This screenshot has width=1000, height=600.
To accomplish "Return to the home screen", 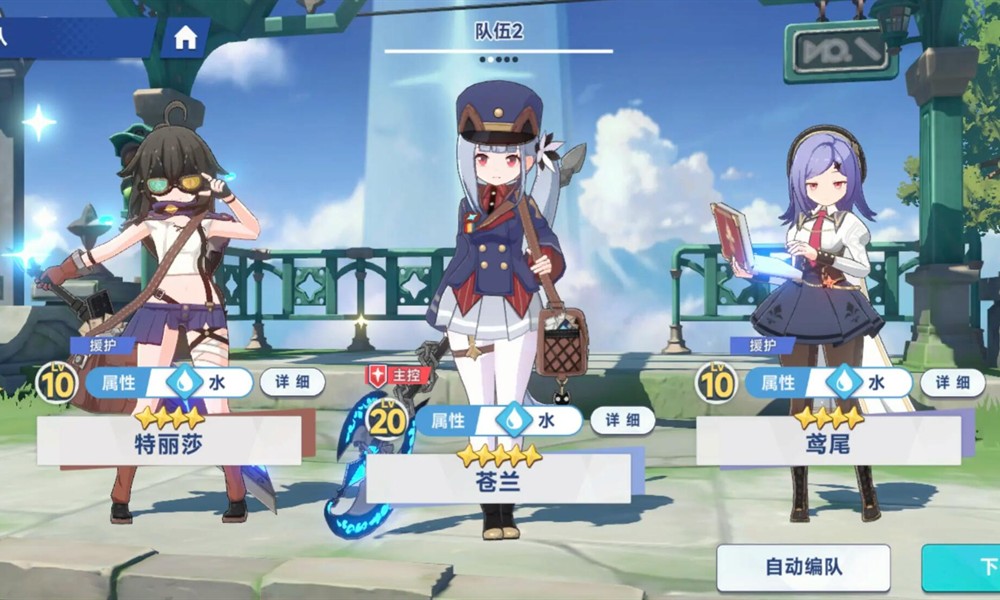I will point(185,39).
